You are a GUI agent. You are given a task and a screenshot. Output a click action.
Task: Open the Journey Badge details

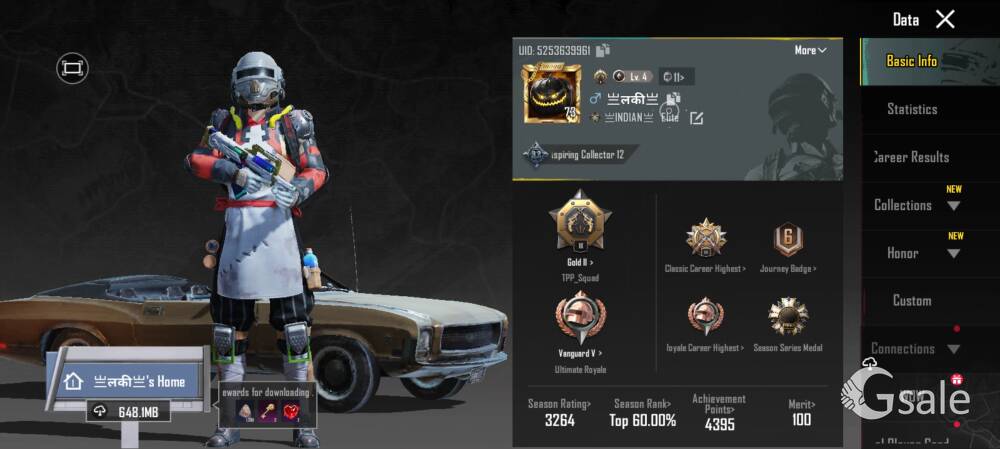click(x=788, y=238)
